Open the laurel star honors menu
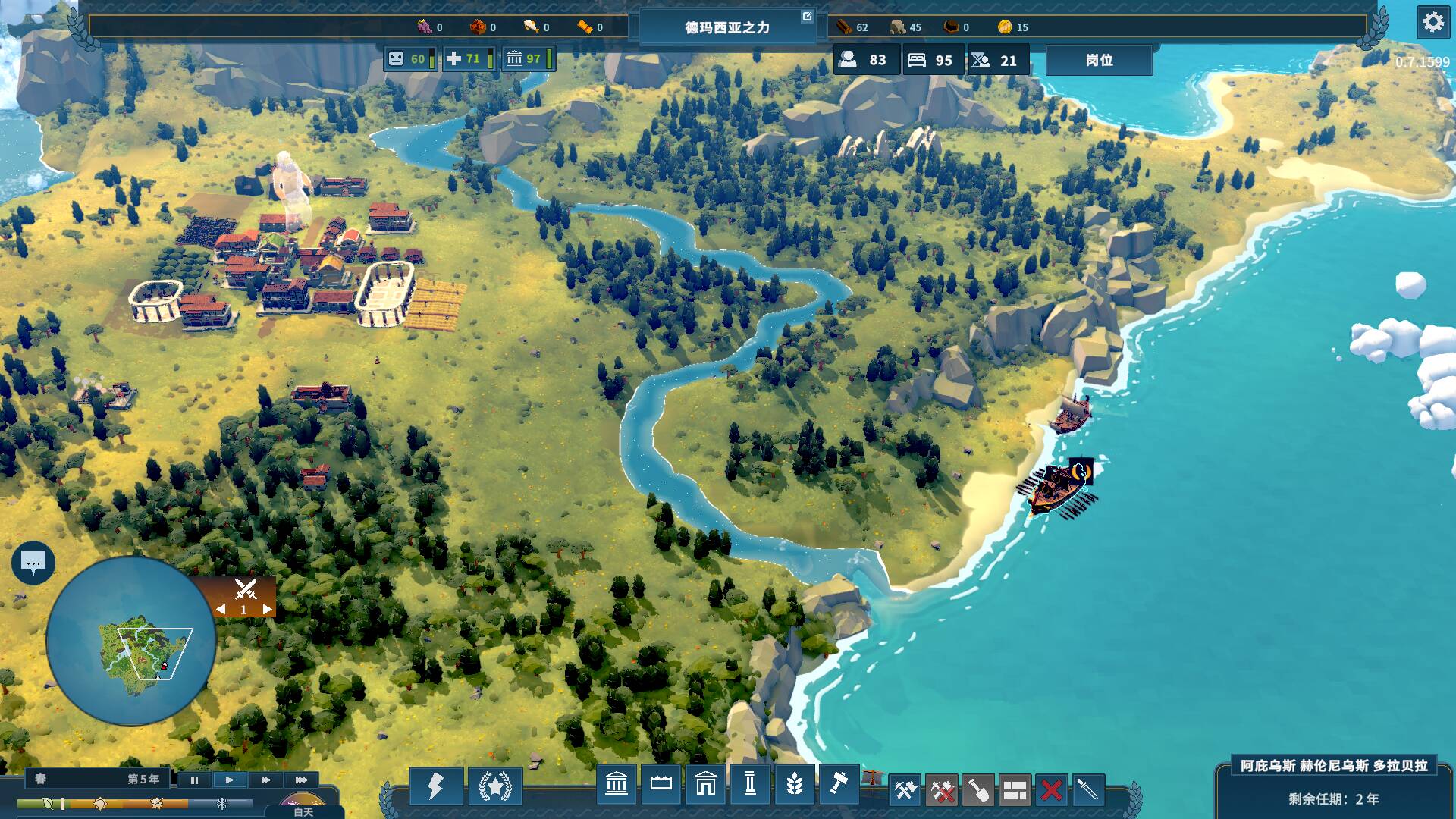 coord(494,786)
